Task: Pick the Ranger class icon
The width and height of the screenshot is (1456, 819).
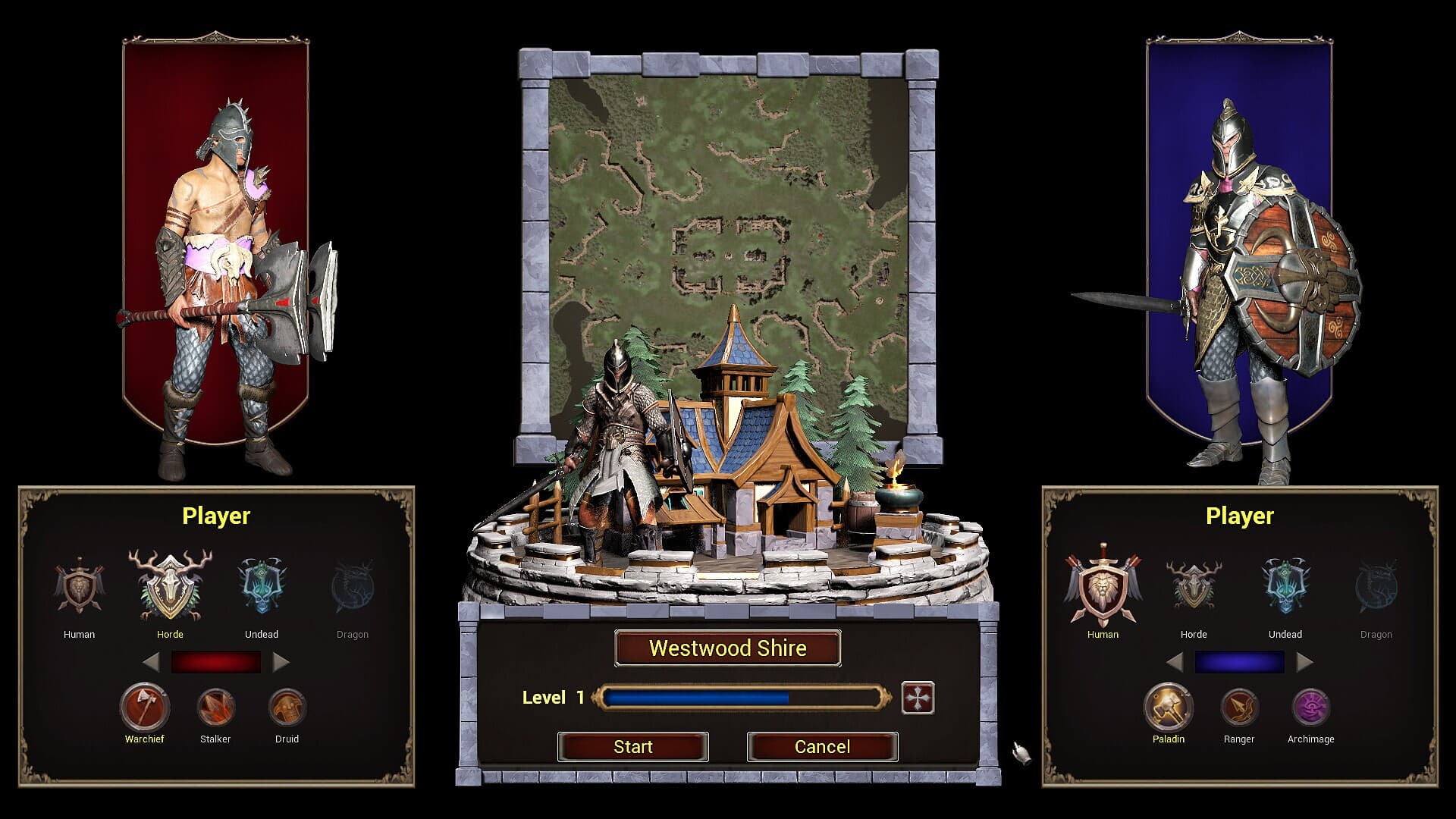Action: [x=1239, y=707]
